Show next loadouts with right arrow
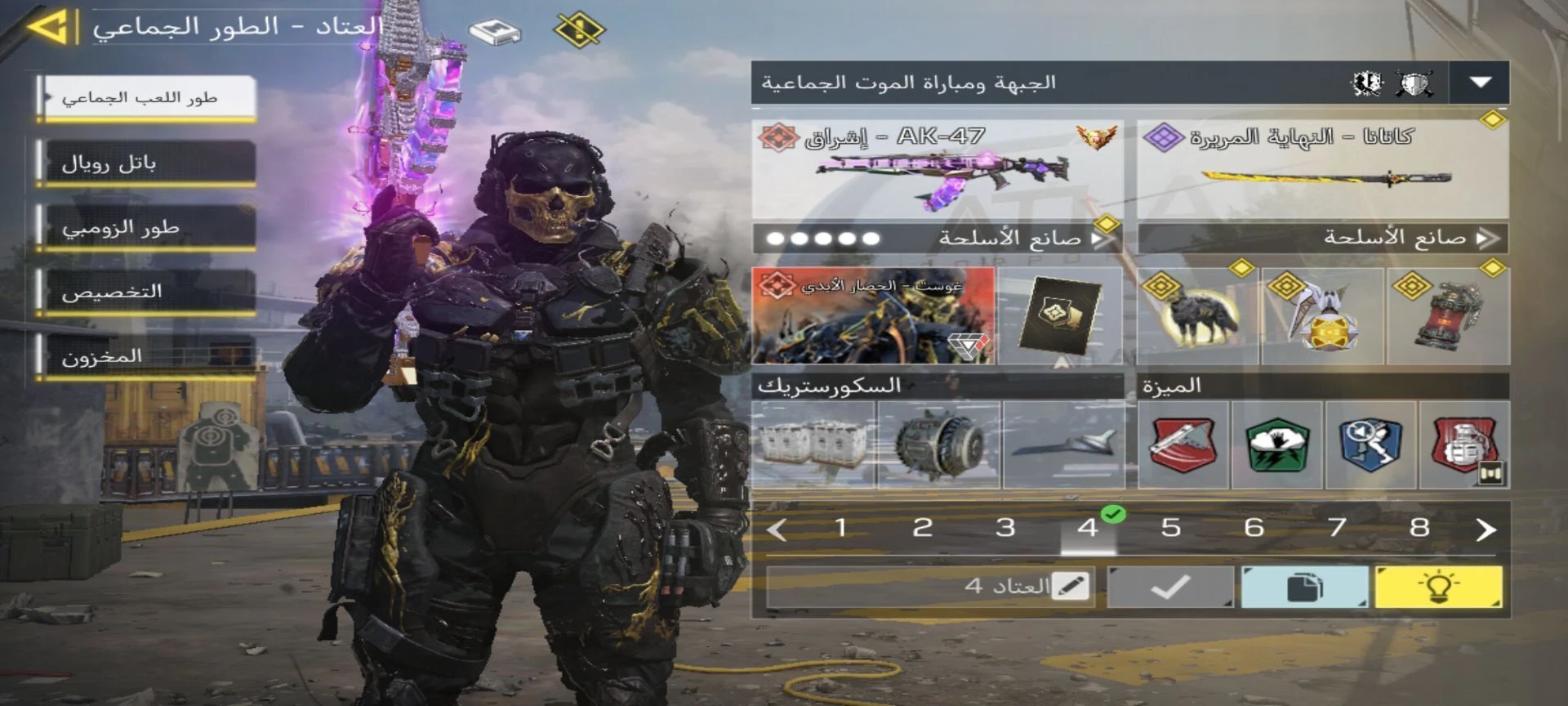1568x706 pixels. point(1486,529)
